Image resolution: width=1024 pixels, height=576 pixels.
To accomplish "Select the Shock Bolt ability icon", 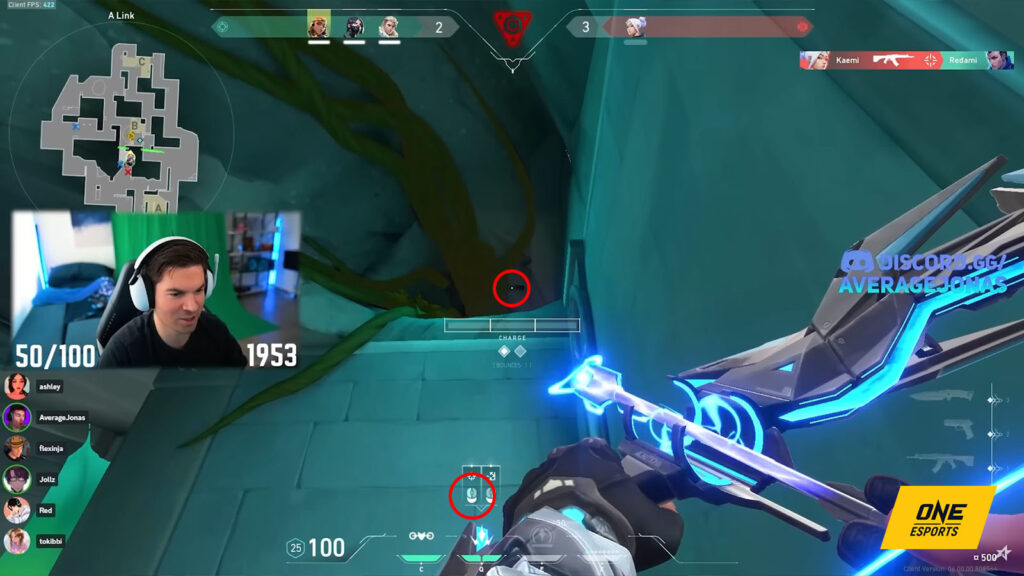I will [x=482, y=536].
